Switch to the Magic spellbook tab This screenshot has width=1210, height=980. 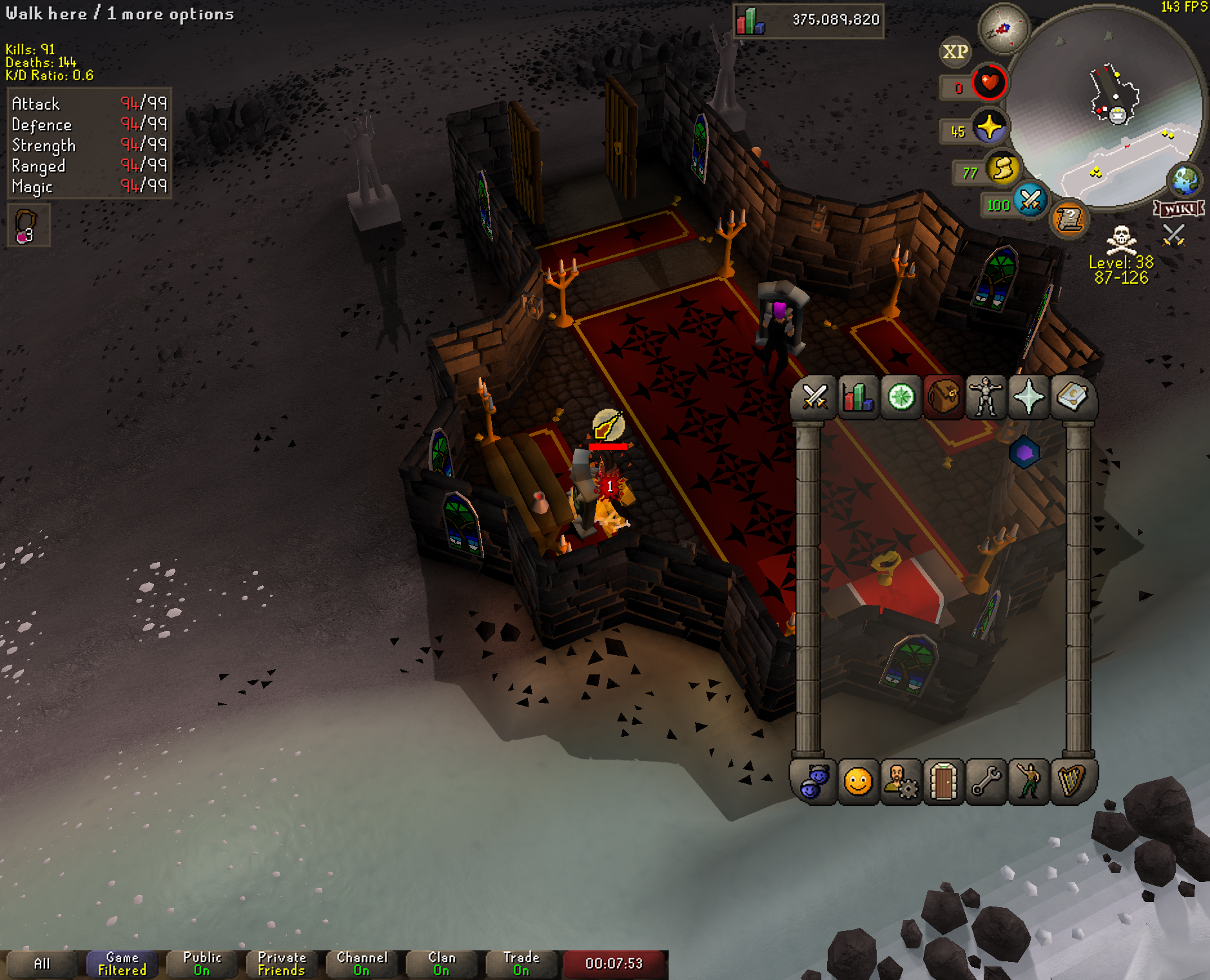point(1071,397)
